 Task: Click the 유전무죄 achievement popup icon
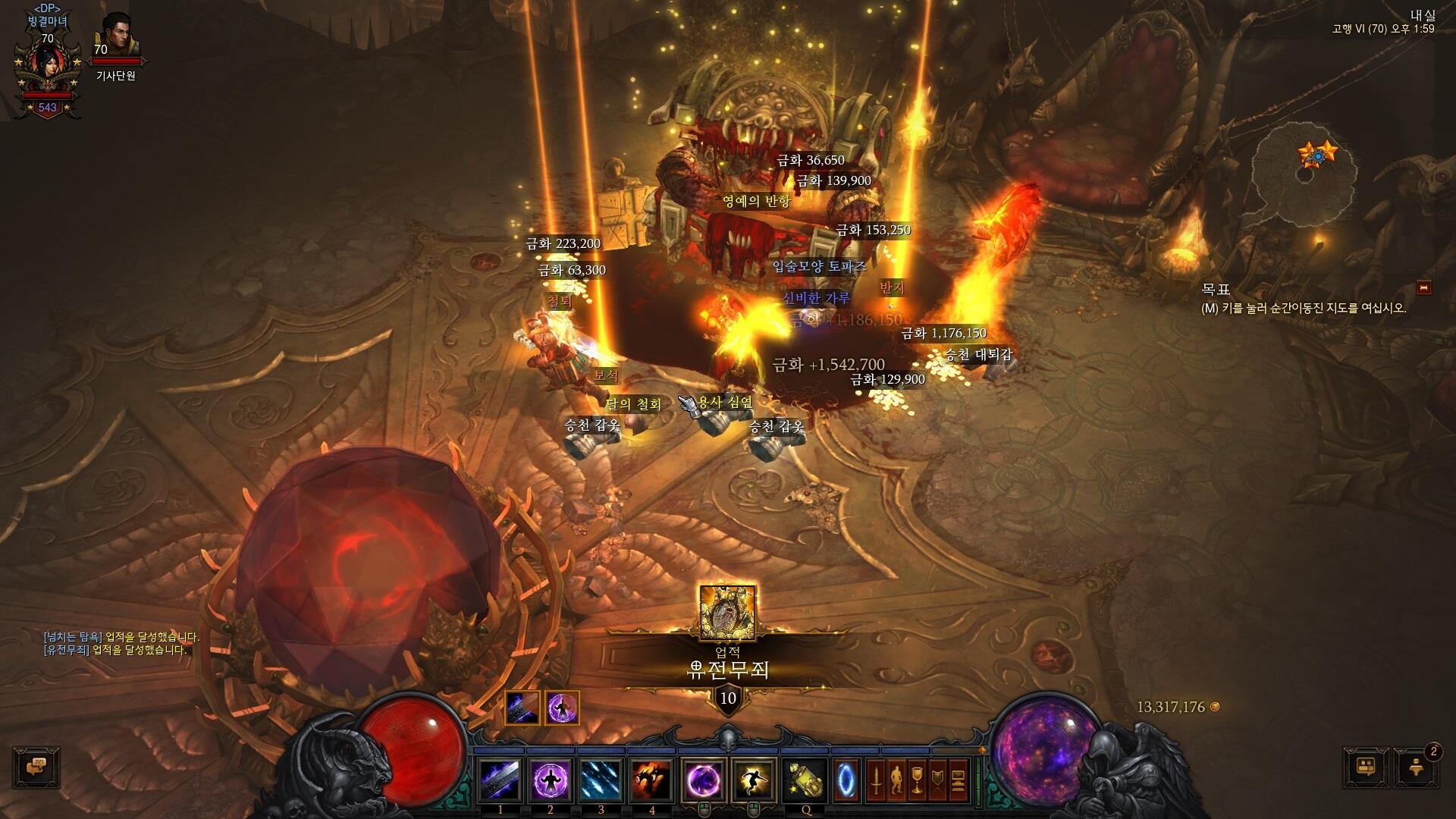(727, 613)
